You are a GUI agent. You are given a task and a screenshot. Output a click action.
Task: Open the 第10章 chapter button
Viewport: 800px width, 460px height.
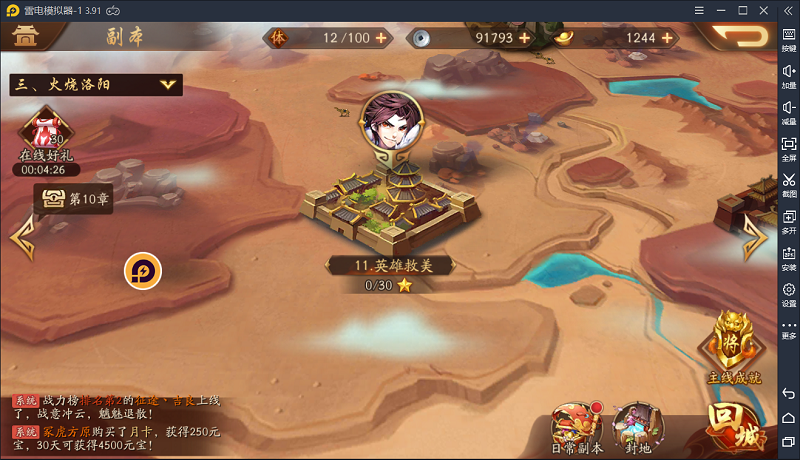(x=75, y=199)
